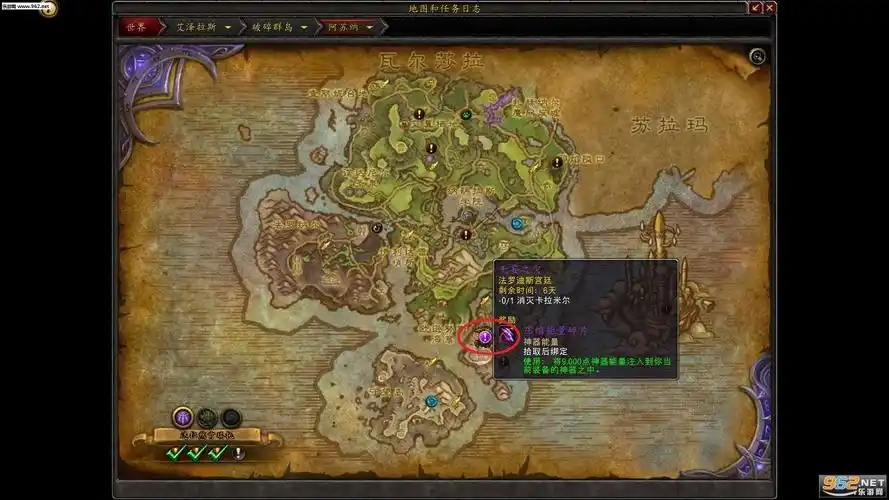
Task: Click the bounty banner label below emissary icons
Action: [x=205, y=435]
